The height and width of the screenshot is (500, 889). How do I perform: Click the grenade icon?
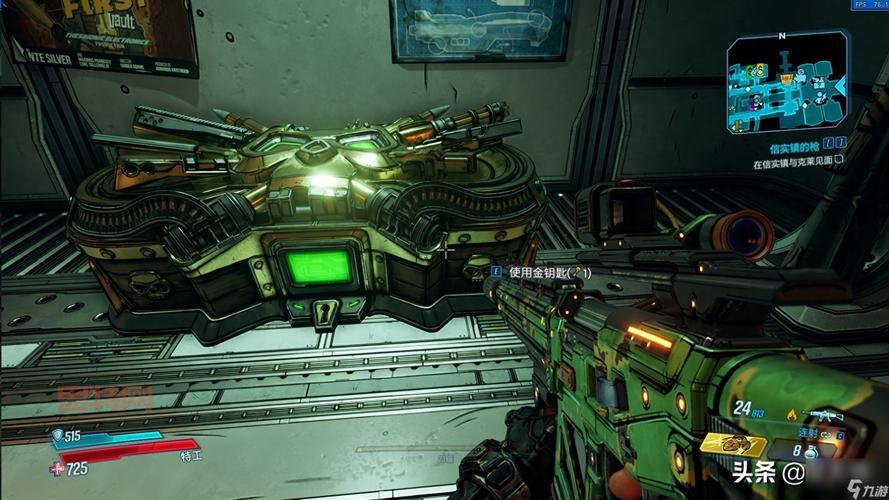pyautogui.click(x=810, y=452)
